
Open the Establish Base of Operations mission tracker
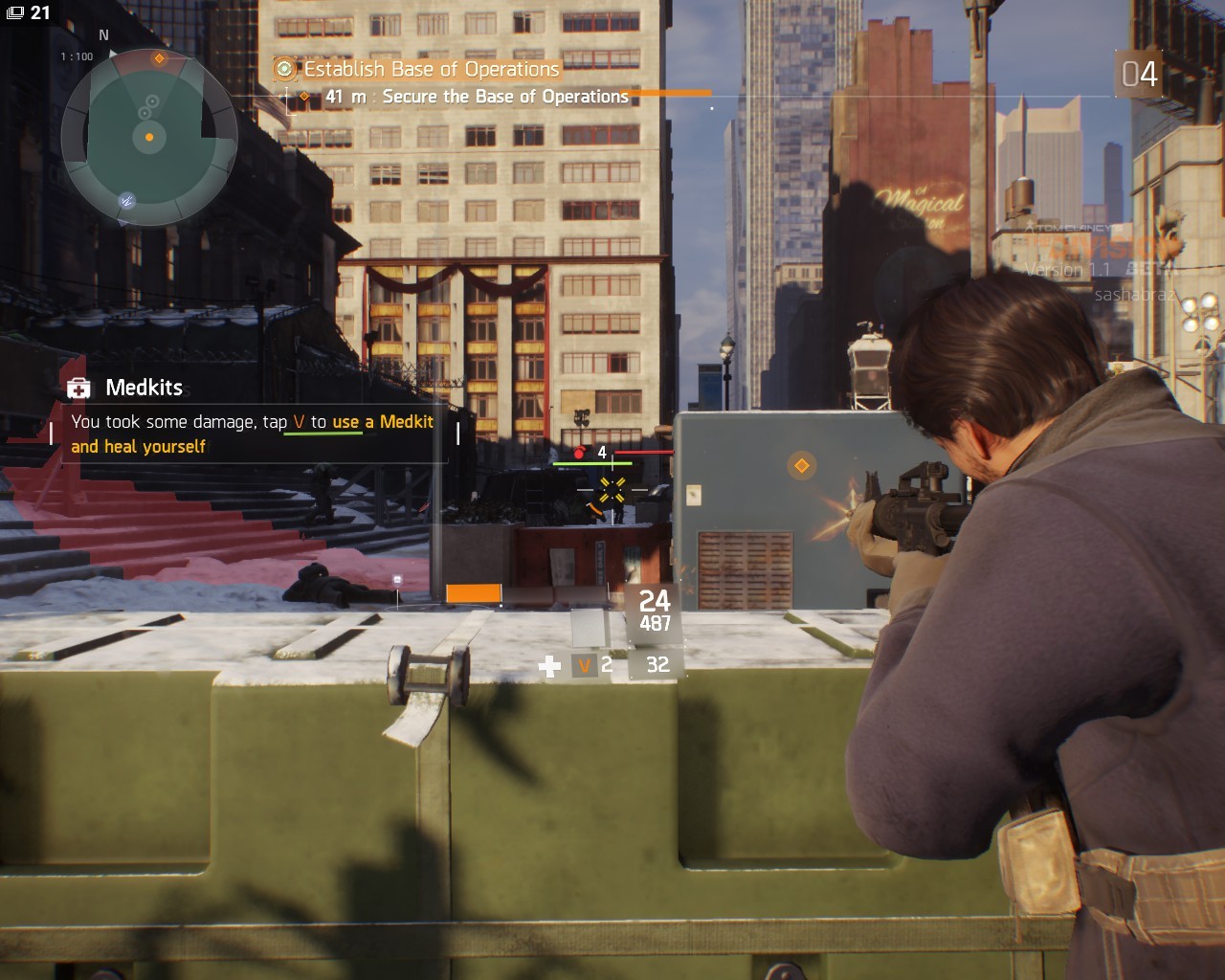click(430, 69)
